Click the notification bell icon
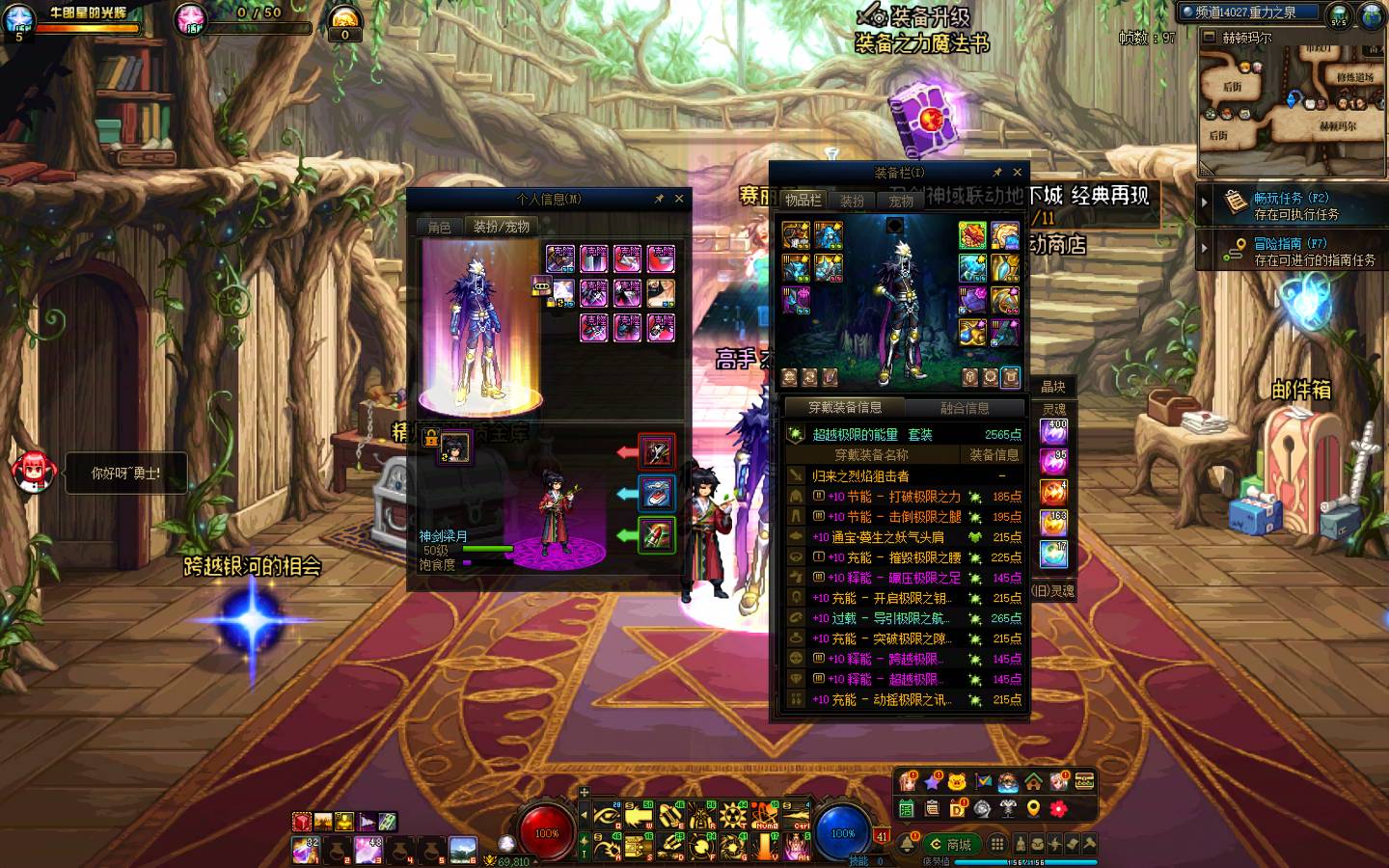This screenshot has width=1389, height=868. (908, 845)
